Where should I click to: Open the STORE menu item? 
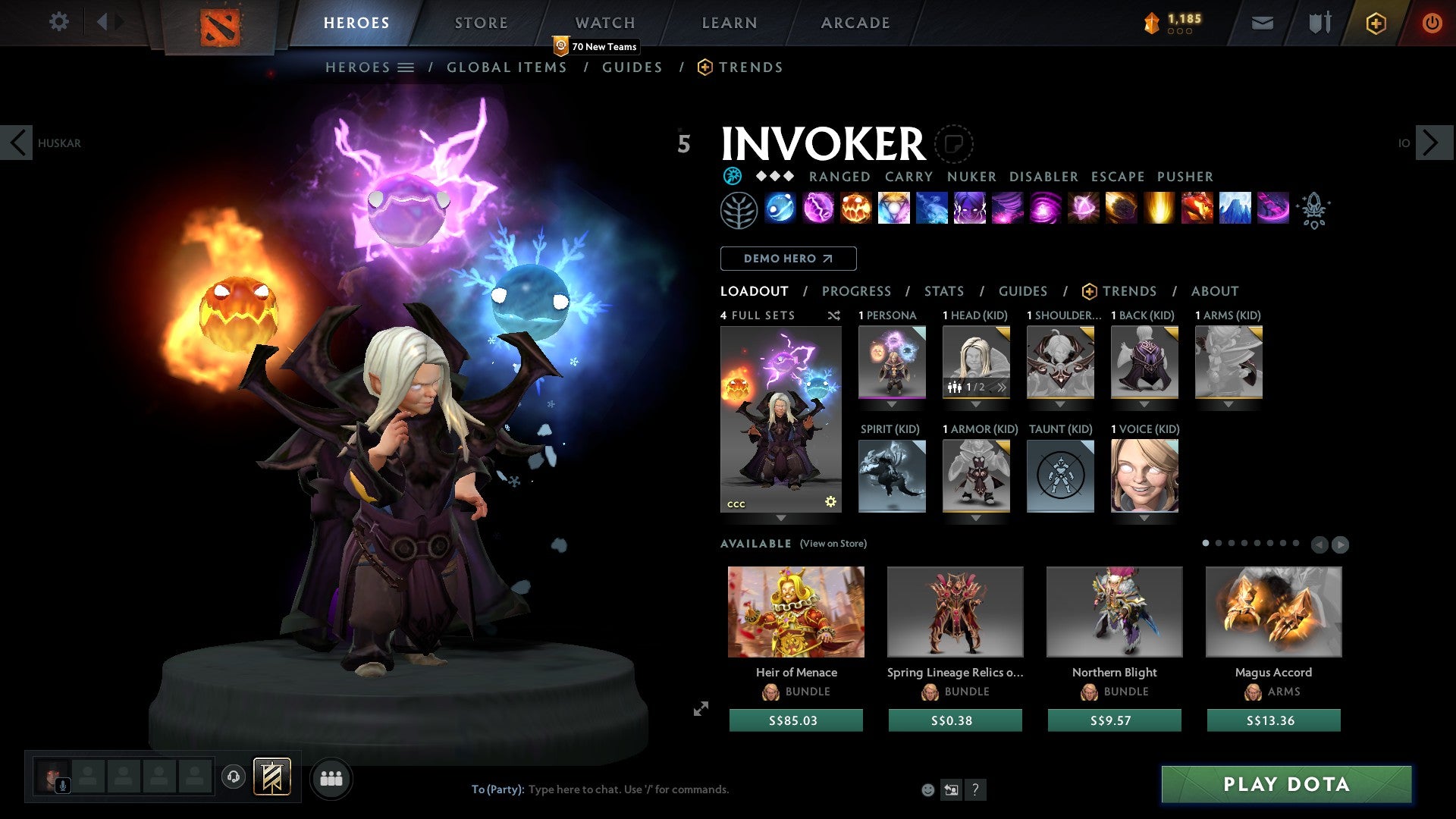click(480, 23)
